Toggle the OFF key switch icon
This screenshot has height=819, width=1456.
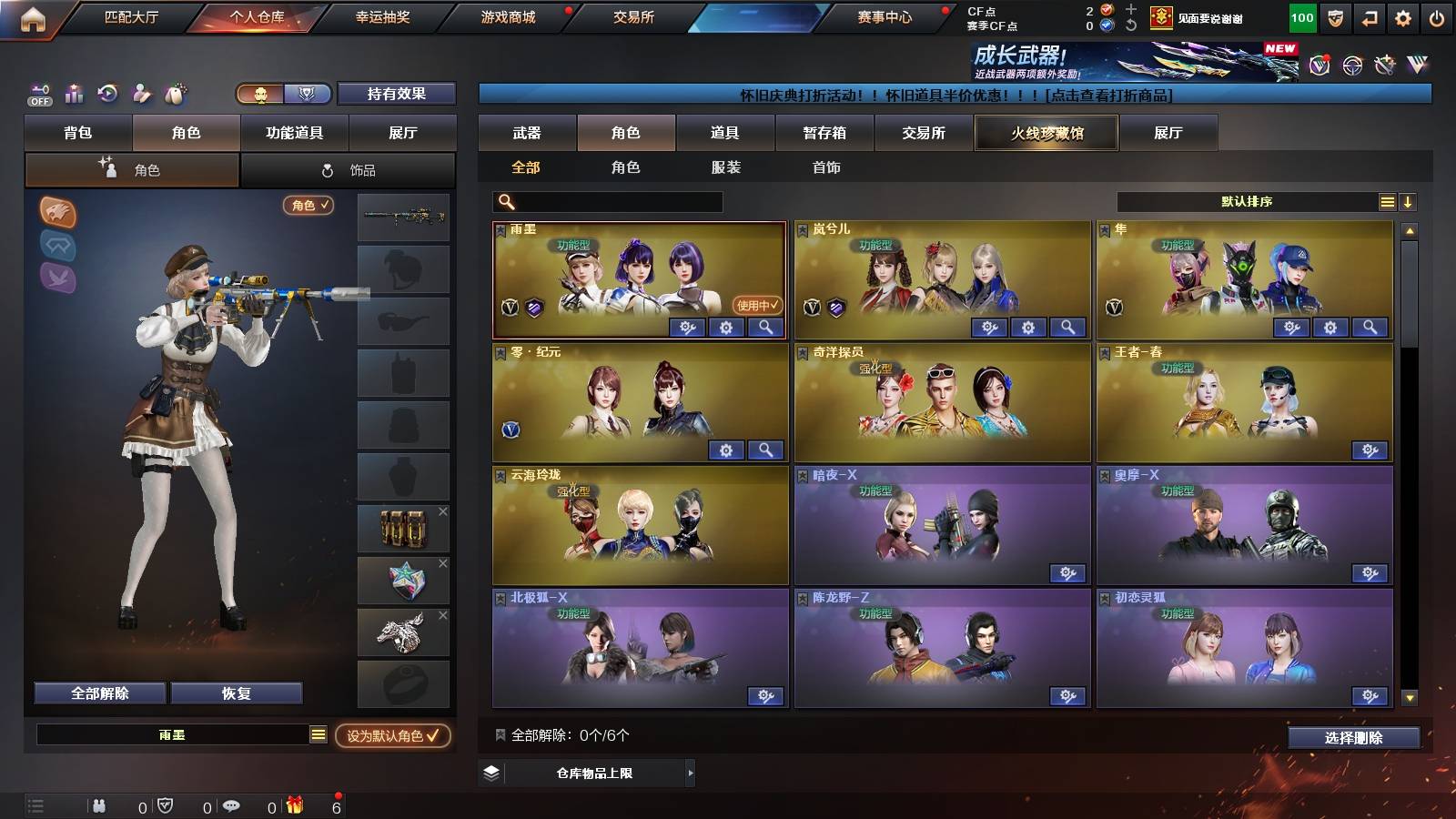37,92
